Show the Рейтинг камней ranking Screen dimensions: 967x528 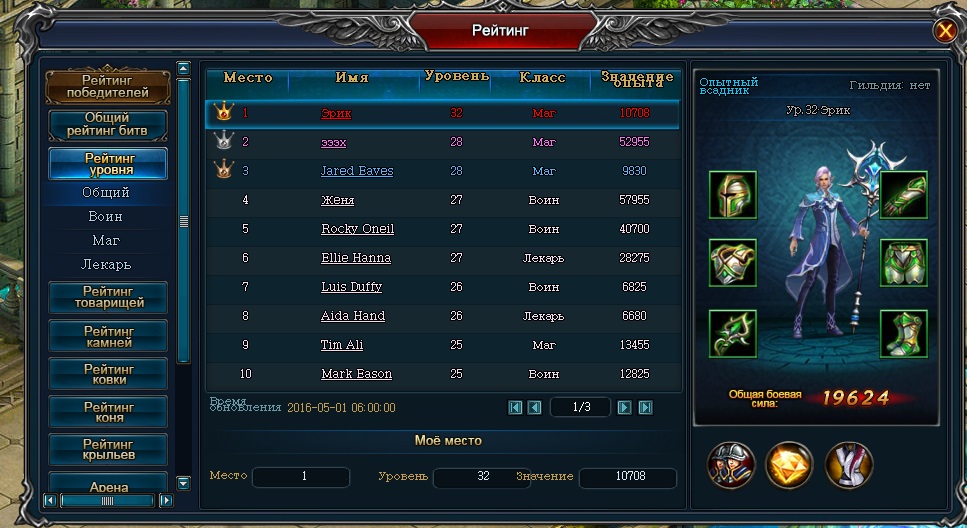tap(107, 336)
